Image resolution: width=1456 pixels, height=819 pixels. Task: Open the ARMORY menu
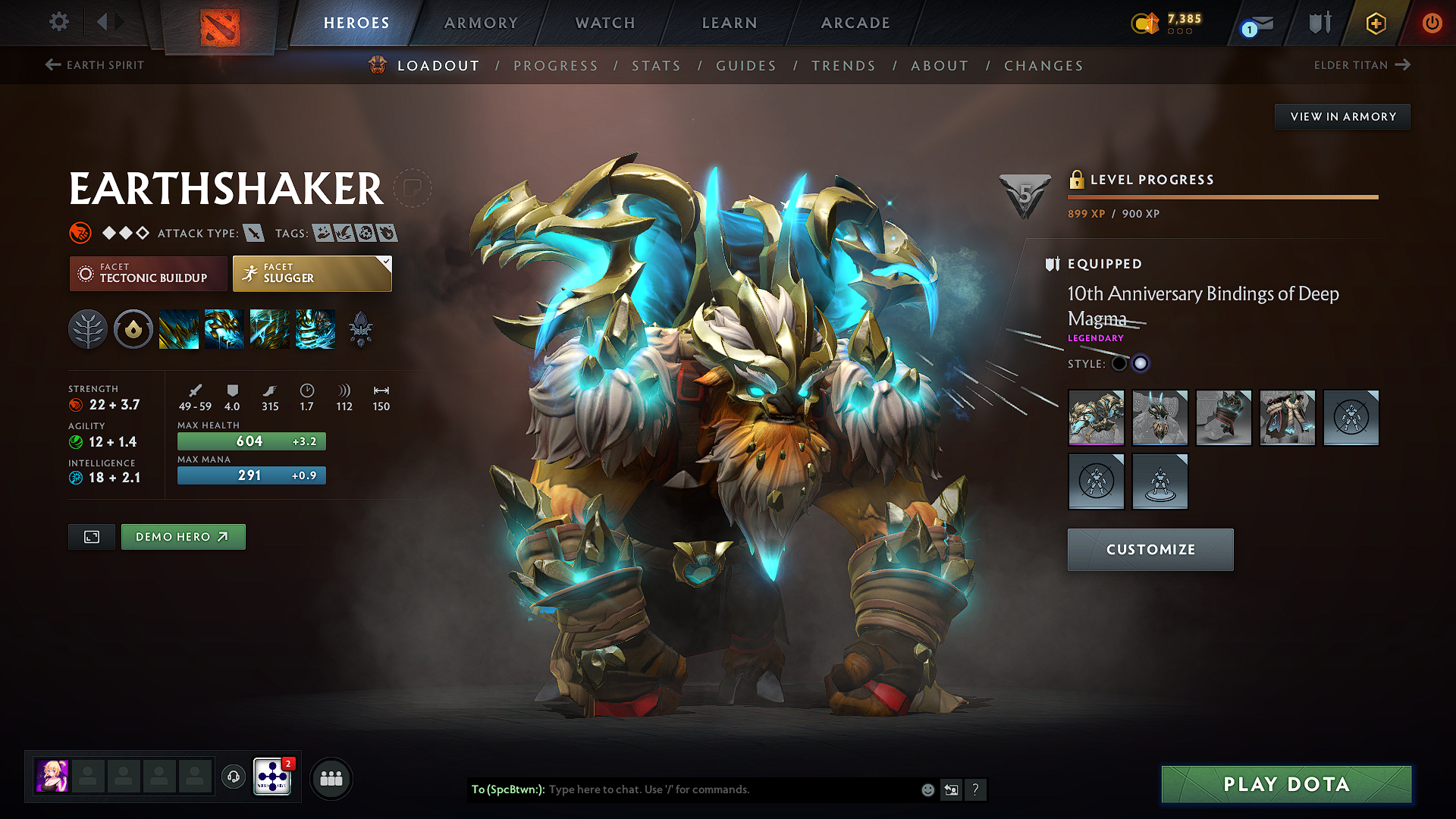(480, 23)
